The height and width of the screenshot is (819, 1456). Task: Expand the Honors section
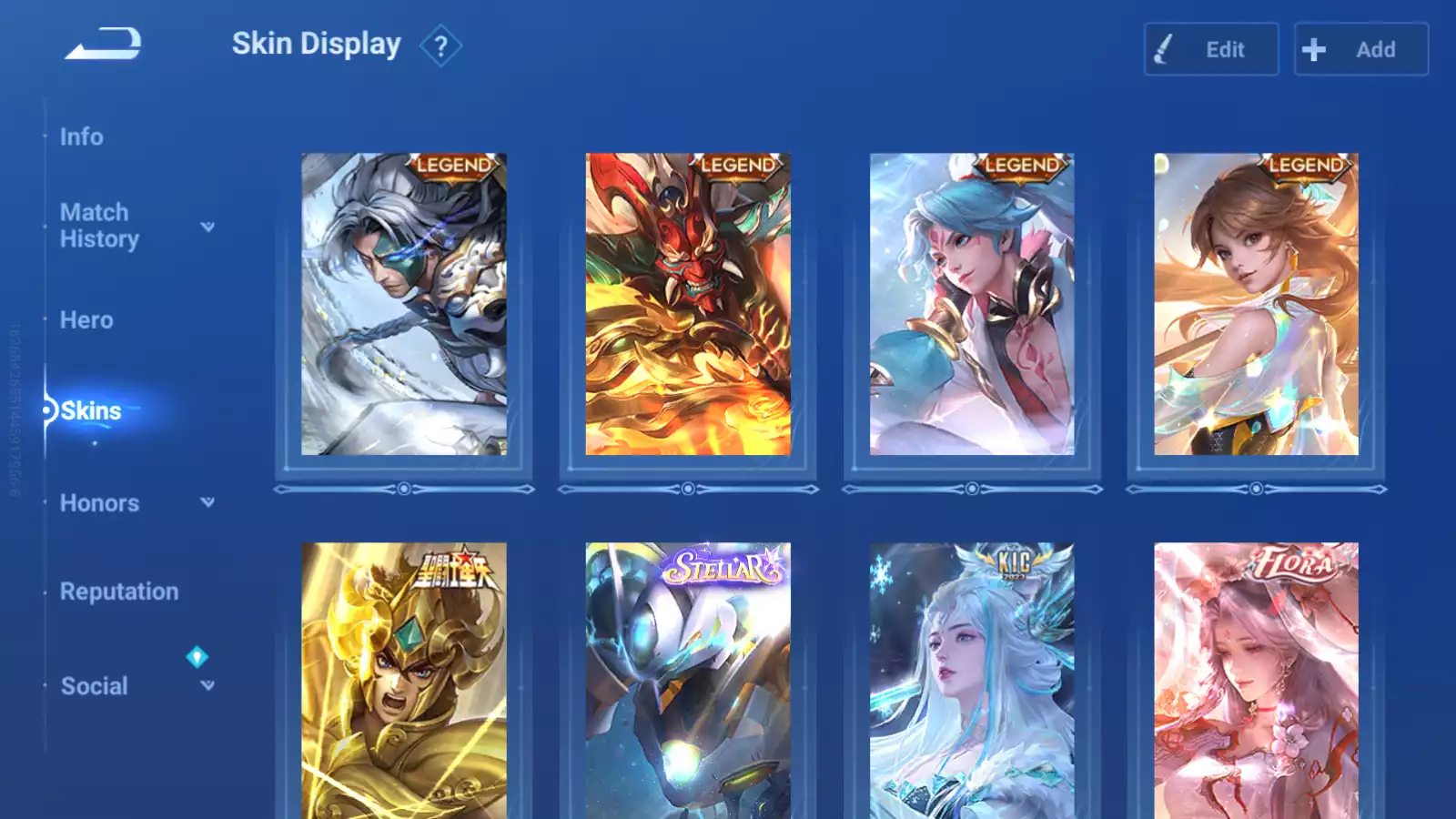207,502
